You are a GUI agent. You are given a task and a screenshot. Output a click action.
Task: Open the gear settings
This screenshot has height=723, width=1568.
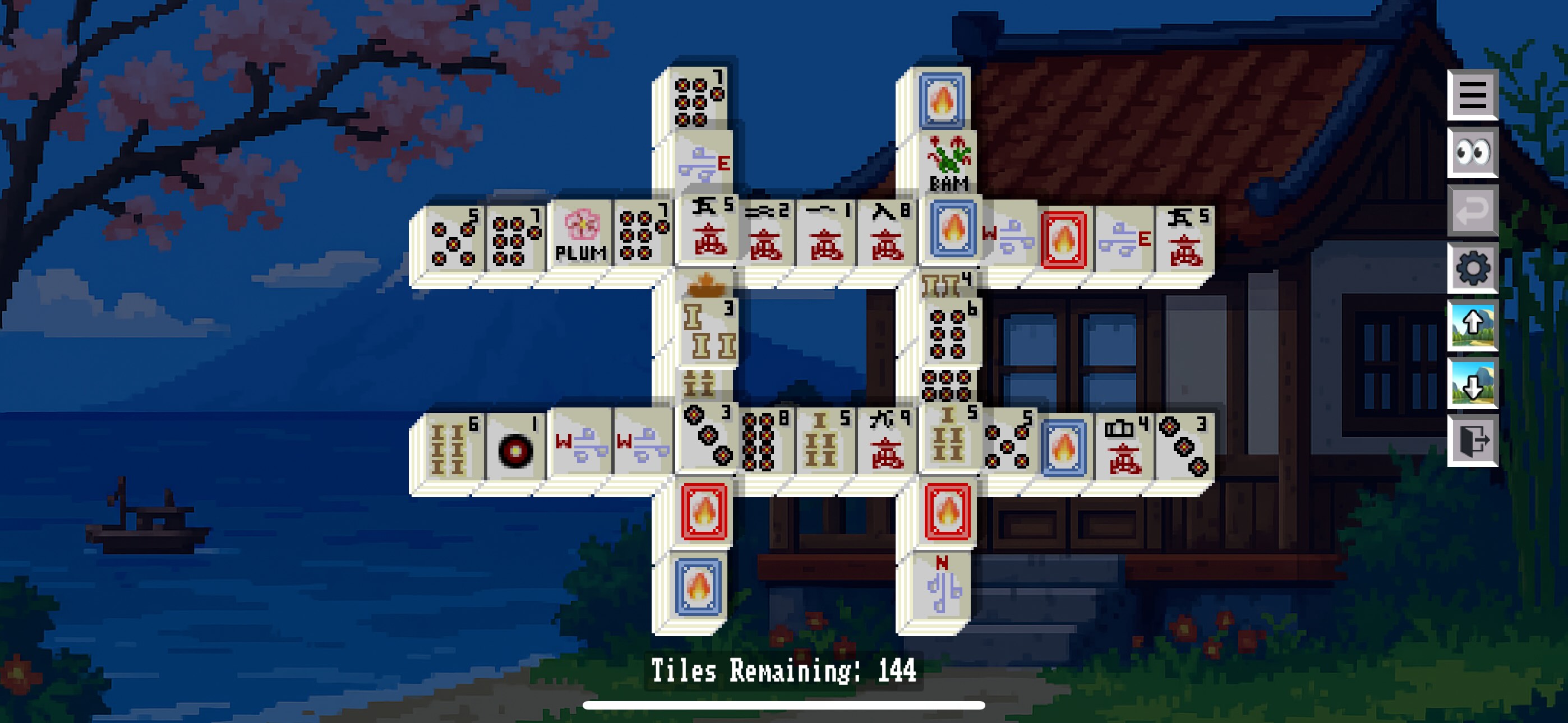[x=1472, y=267]
